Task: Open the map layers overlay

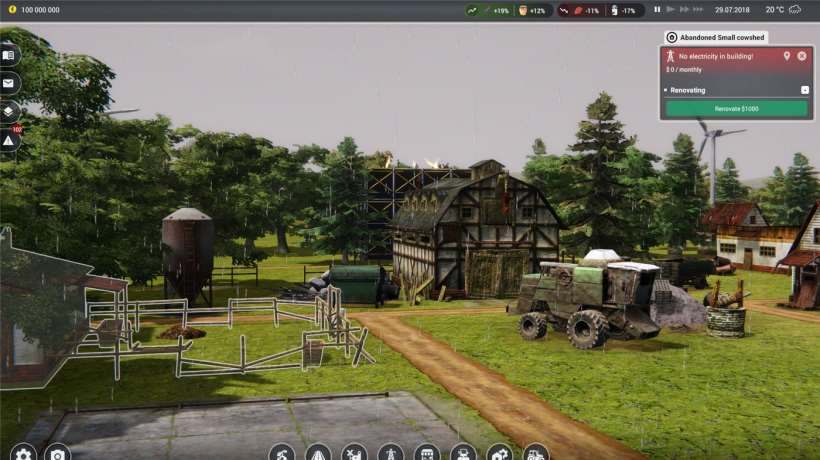Action: (x=9, y=111)
